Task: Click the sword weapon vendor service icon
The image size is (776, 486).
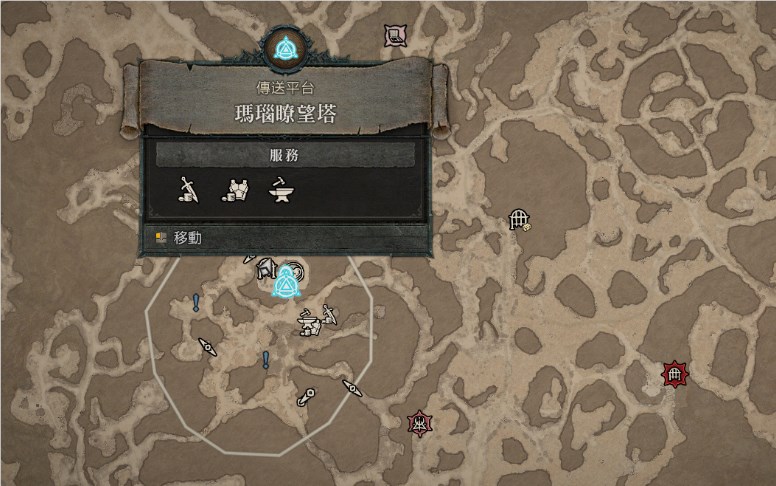Action: pos(188,190)
